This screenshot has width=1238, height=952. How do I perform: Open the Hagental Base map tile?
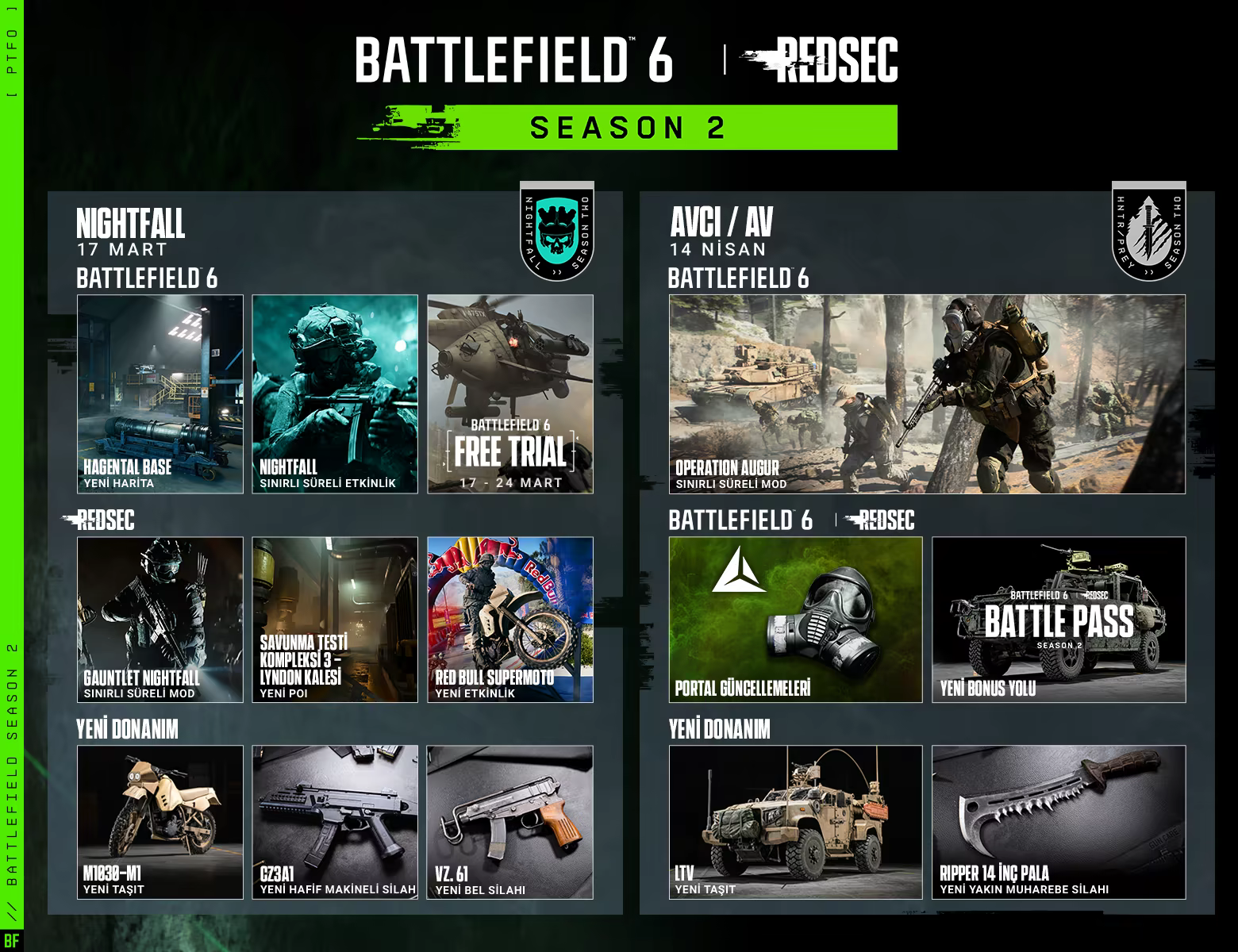click(160, 394)
